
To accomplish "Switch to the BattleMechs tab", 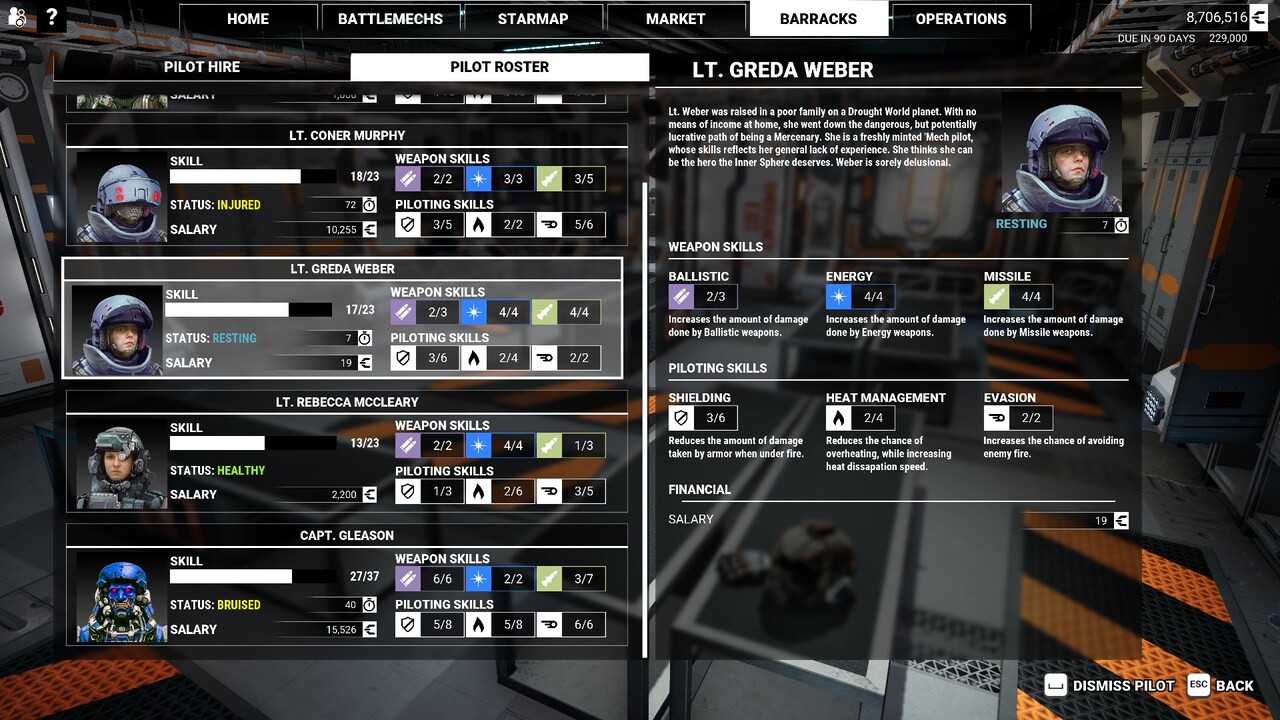I will [x=390, y=19].
